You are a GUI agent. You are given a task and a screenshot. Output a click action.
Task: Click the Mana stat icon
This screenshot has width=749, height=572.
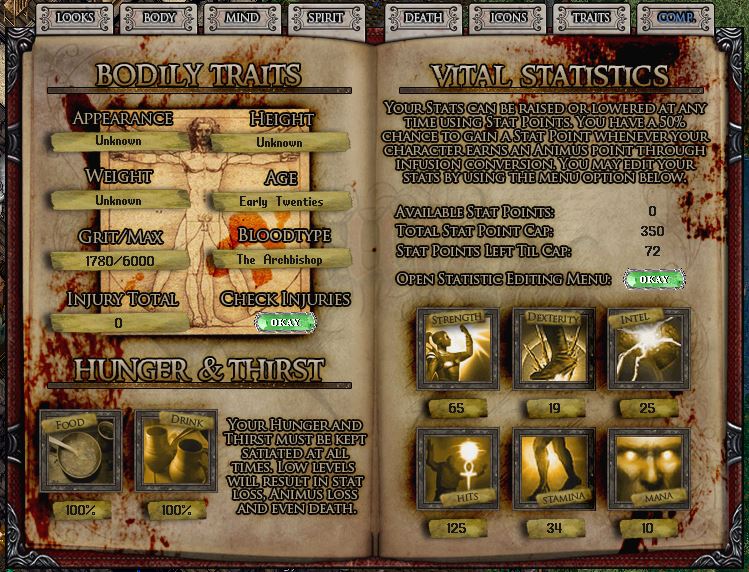click(647, 469)
